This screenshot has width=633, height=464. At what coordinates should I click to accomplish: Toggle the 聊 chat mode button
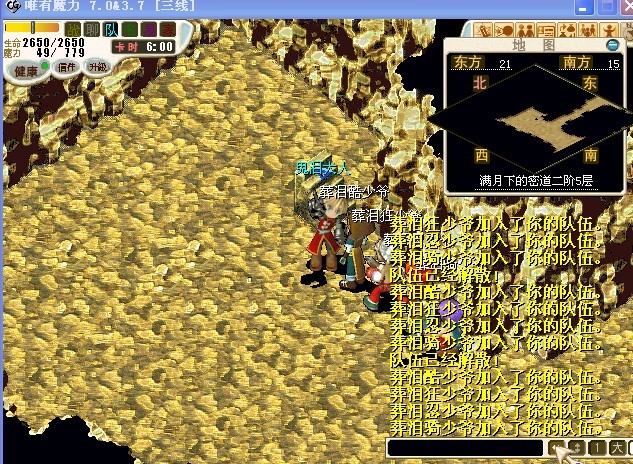pos(92,29)
